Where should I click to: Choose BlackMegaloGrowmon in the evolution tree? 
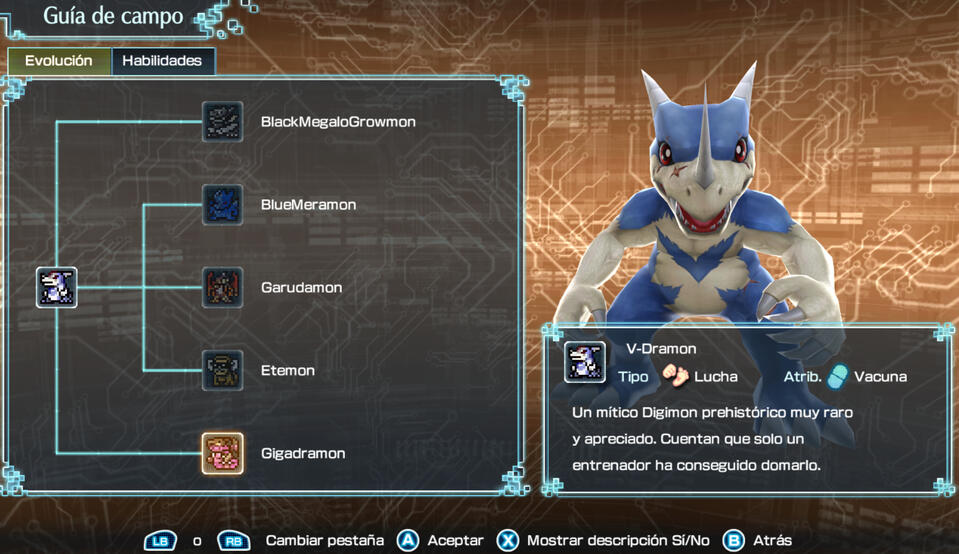[222, 121]
